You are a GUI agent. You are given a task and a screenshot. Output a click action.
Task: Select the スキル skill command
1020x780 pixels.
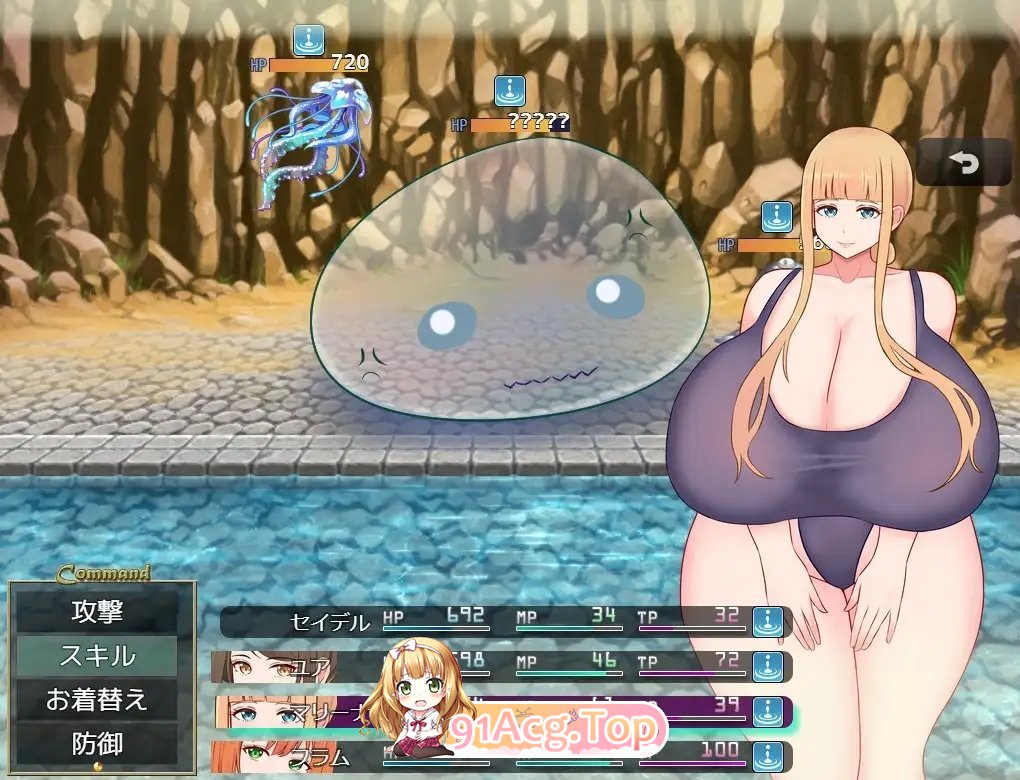(97, 656)
